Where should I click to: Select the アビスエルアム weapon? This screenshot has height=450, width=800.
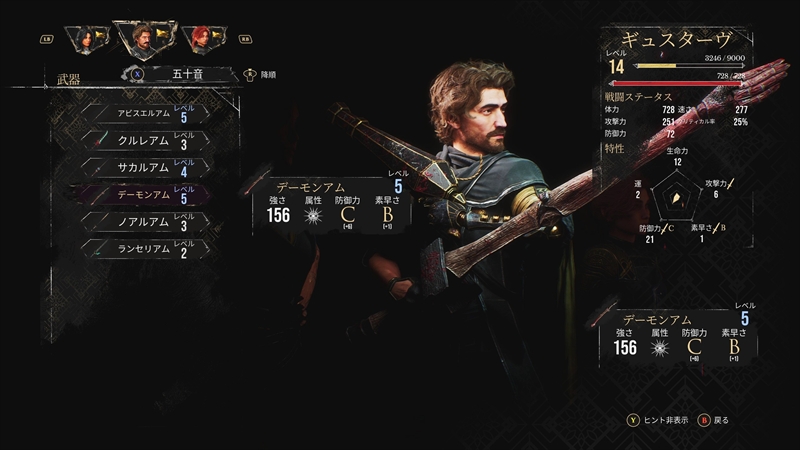(x=149, y=113)
